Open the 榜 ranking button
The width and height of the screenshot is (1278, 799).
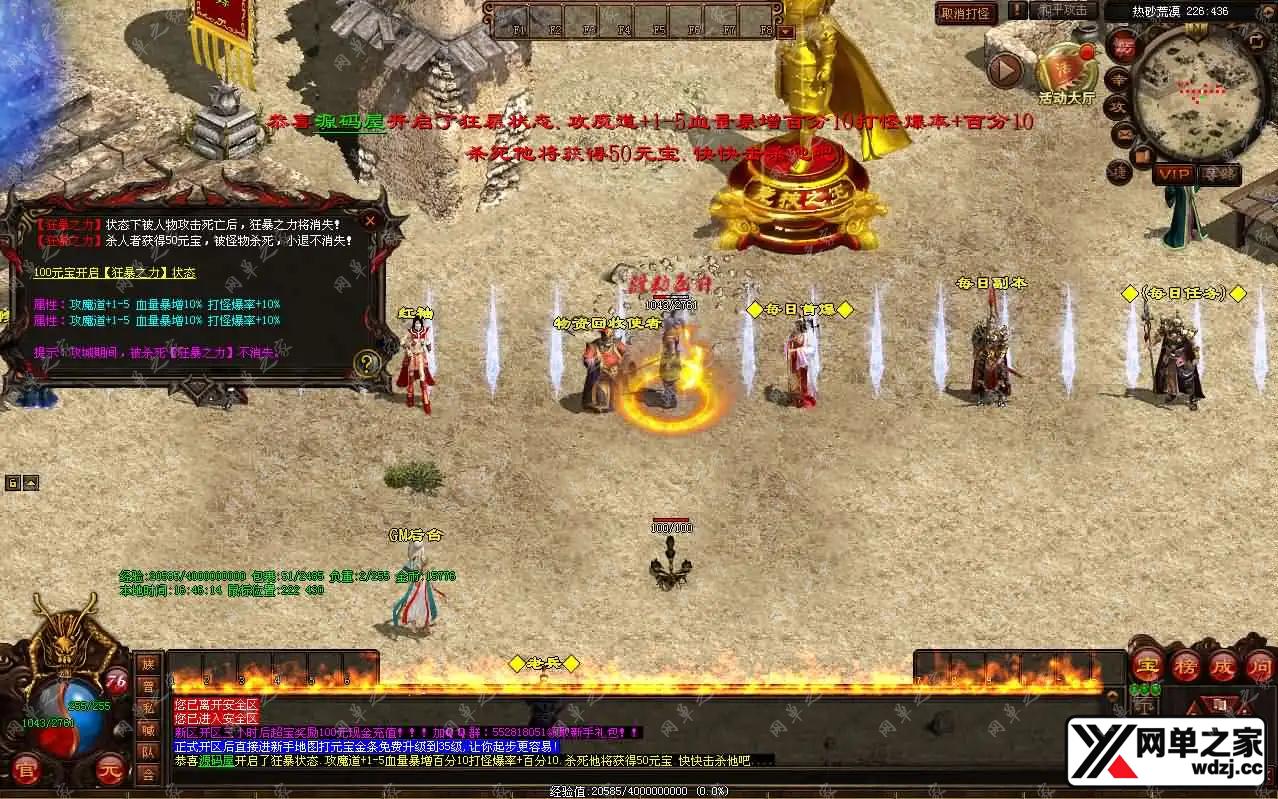point(1184,665)
